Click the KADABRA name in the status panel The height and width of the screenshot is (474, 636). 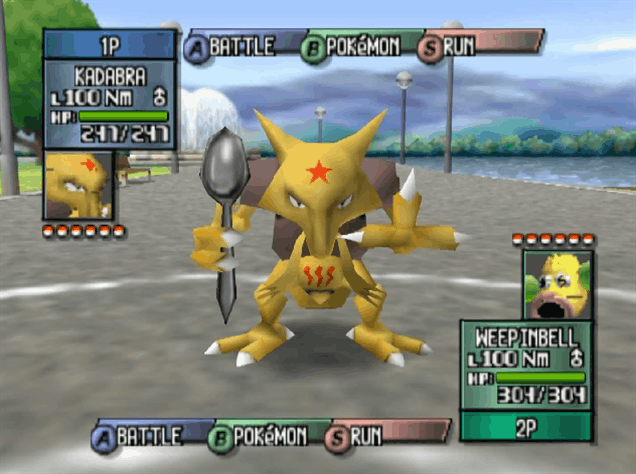coord(110,75)
